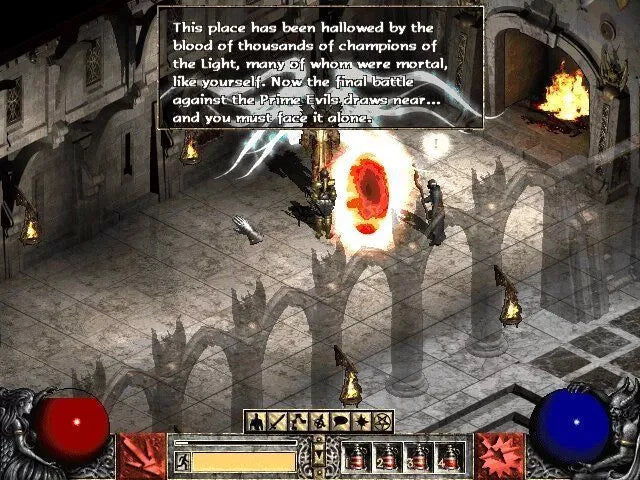Image resolution: width=640 pixels, height=480 pixels.
Task: Use the potion in belt slot 2
Action: 385,457
